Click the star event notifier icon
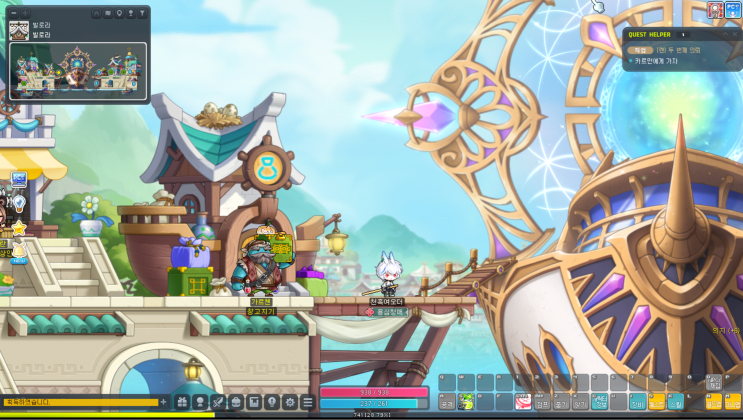Viewport: 743px width, 420px height. [x=17, y=228]
